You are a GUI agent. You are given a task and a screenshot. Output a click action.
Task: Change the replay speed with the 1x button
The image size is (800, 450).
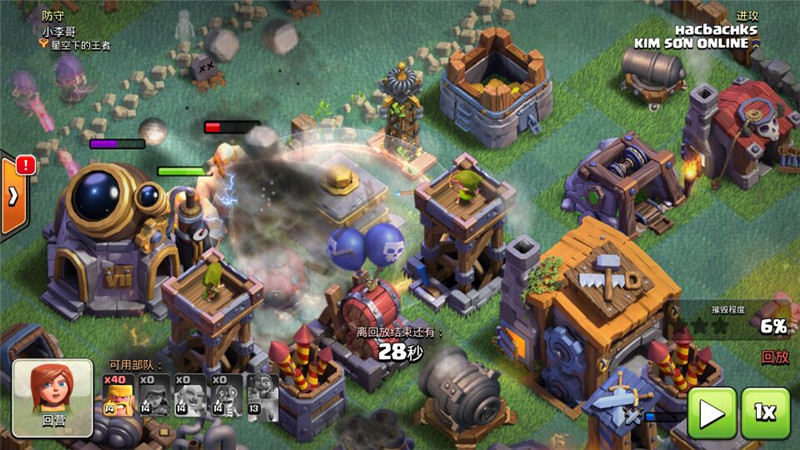tap(766, 413)
